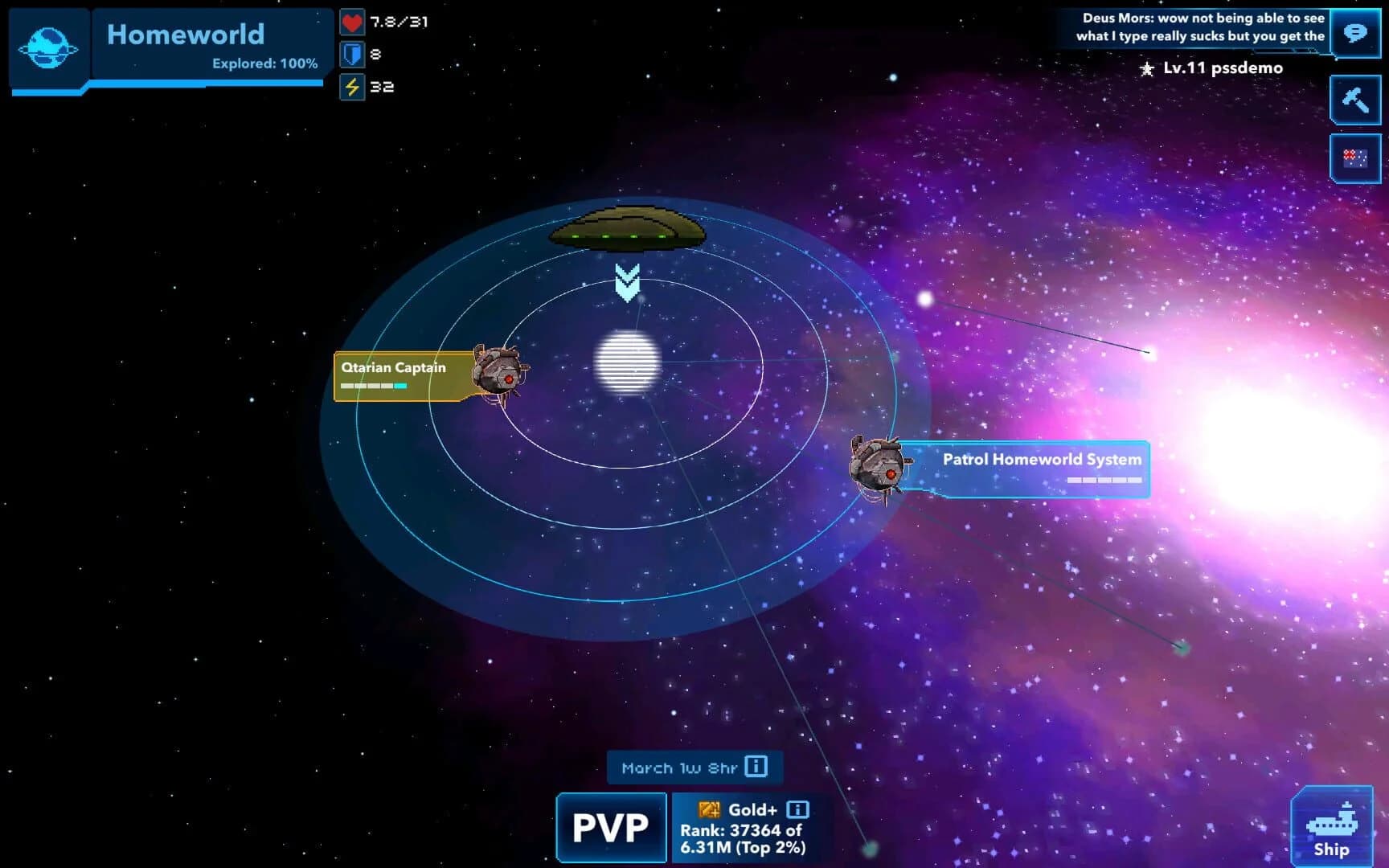This screenshot has width=1389, height=868.
Task: Open info next to March 1w 8hr
Action: (756, 768)
